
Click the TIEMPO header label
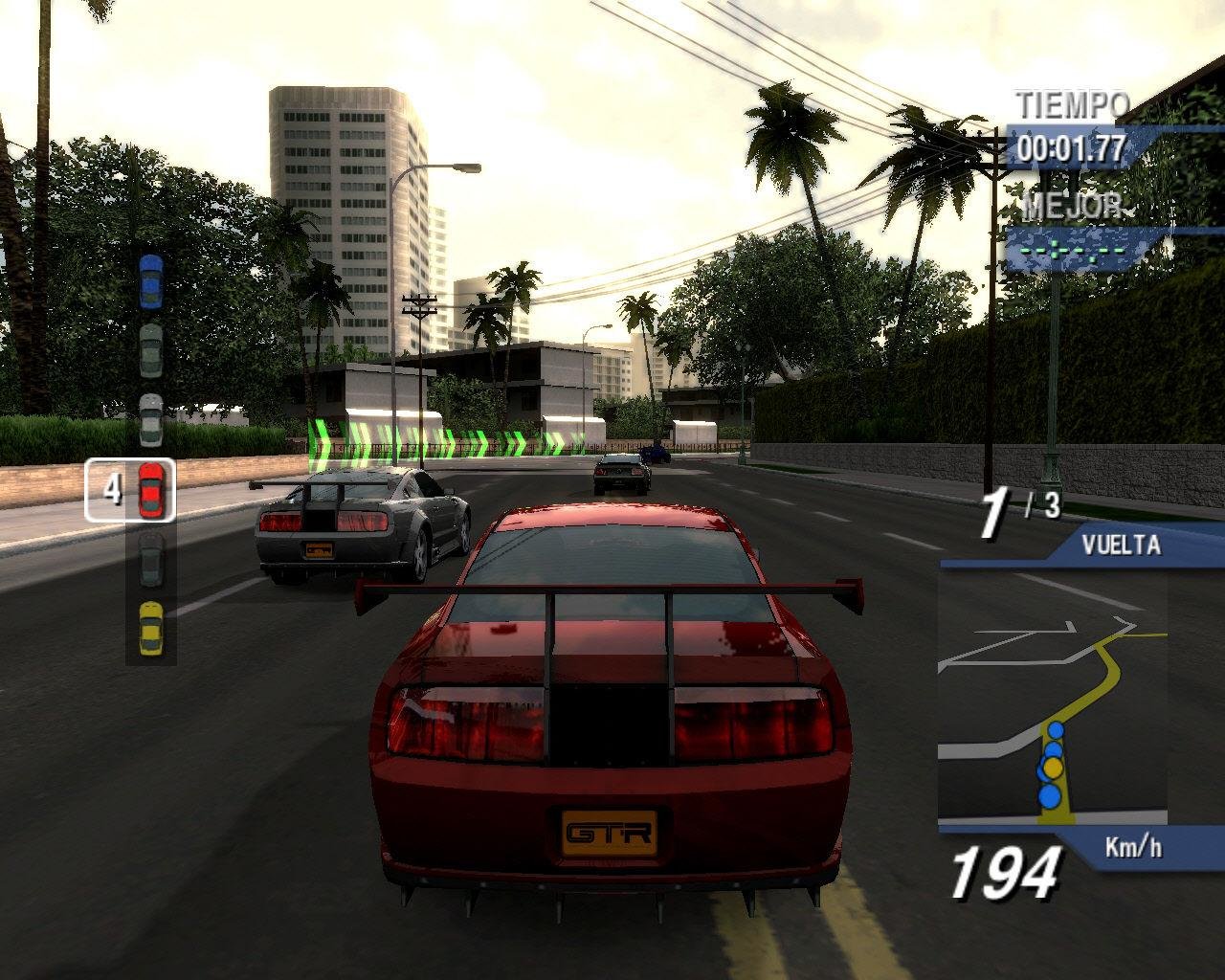(1072, 105)
